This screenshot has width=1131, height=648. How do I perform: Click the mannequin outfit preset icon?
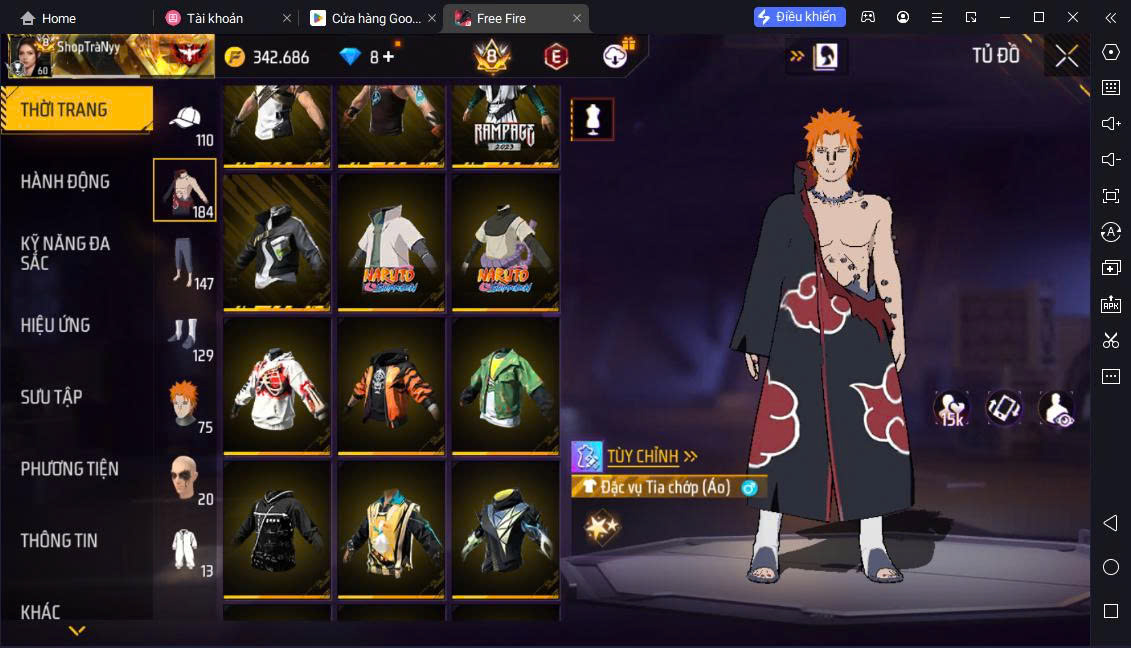tap(592, 119)
